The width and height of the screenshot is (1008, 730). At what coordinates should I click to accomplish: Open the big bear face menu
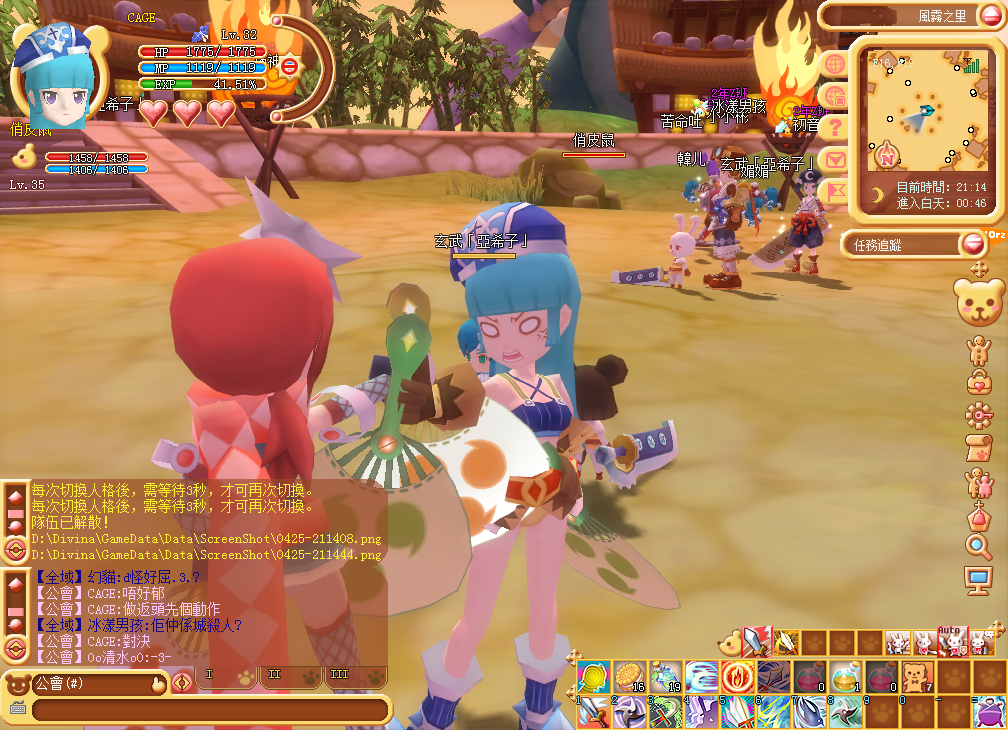pyautogui.click(x=979, y=303)
